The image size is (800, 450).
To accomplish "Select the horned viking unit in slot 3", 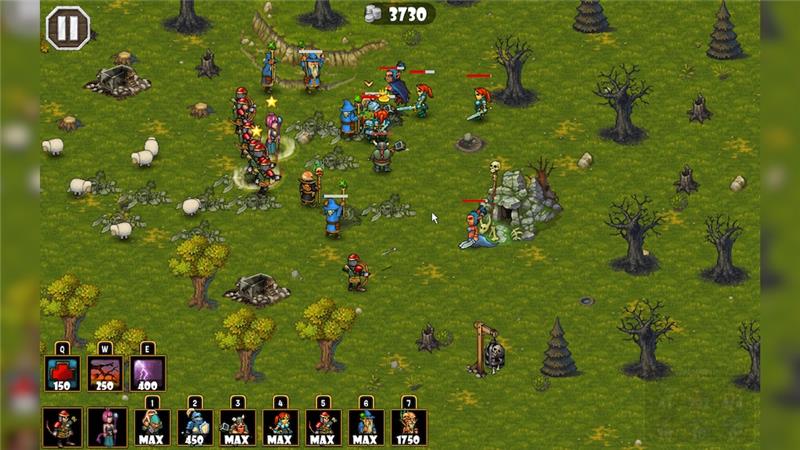I will pos(238,427).
